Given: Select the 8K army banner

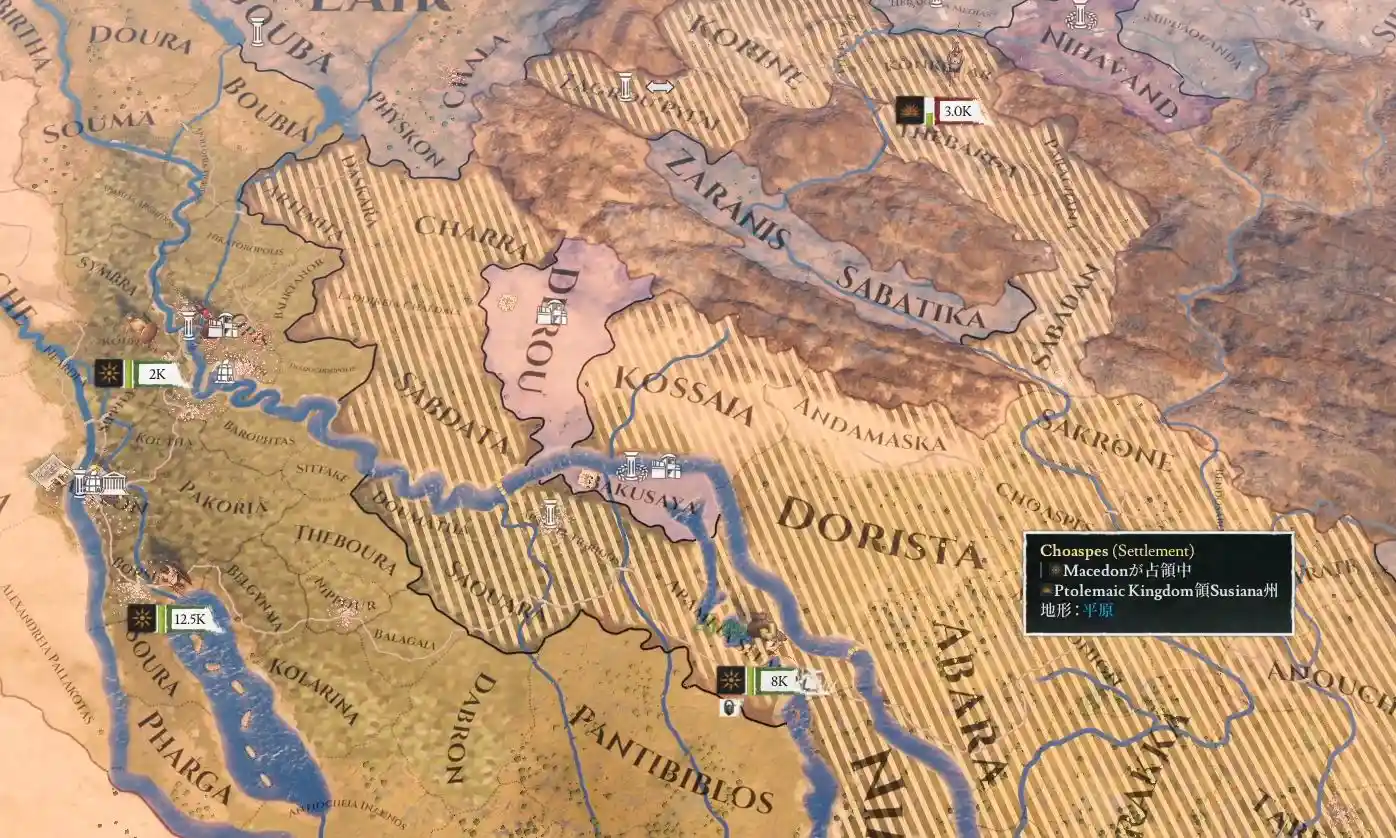Looking at the screenshot, I should point(779,681).
